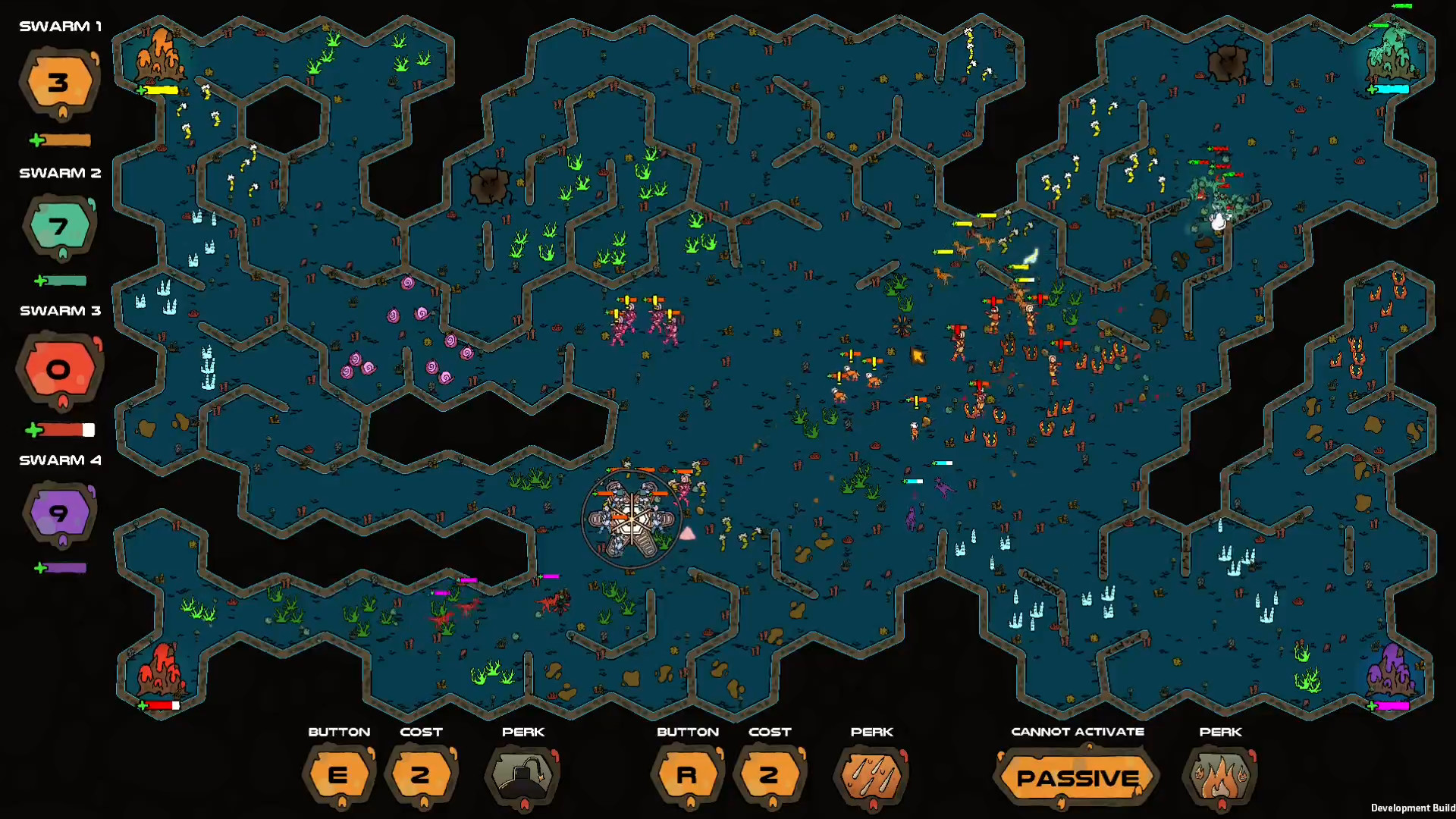Enable the grayed-out PASSIVE ability
Viewport: 1456px width, 819px height.
(1077, 777)
